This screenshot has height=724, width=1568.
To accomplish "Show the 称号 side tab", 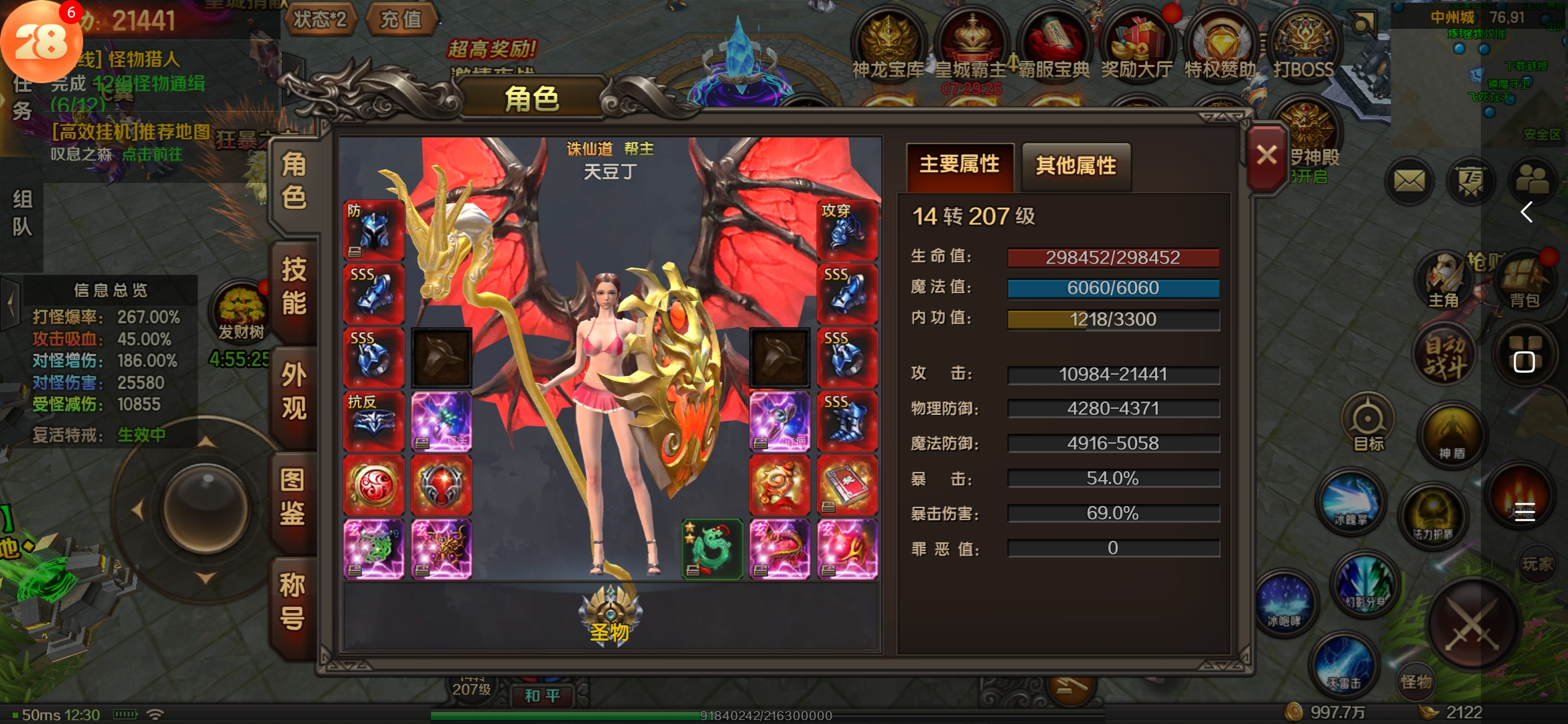I will [293, 601].
